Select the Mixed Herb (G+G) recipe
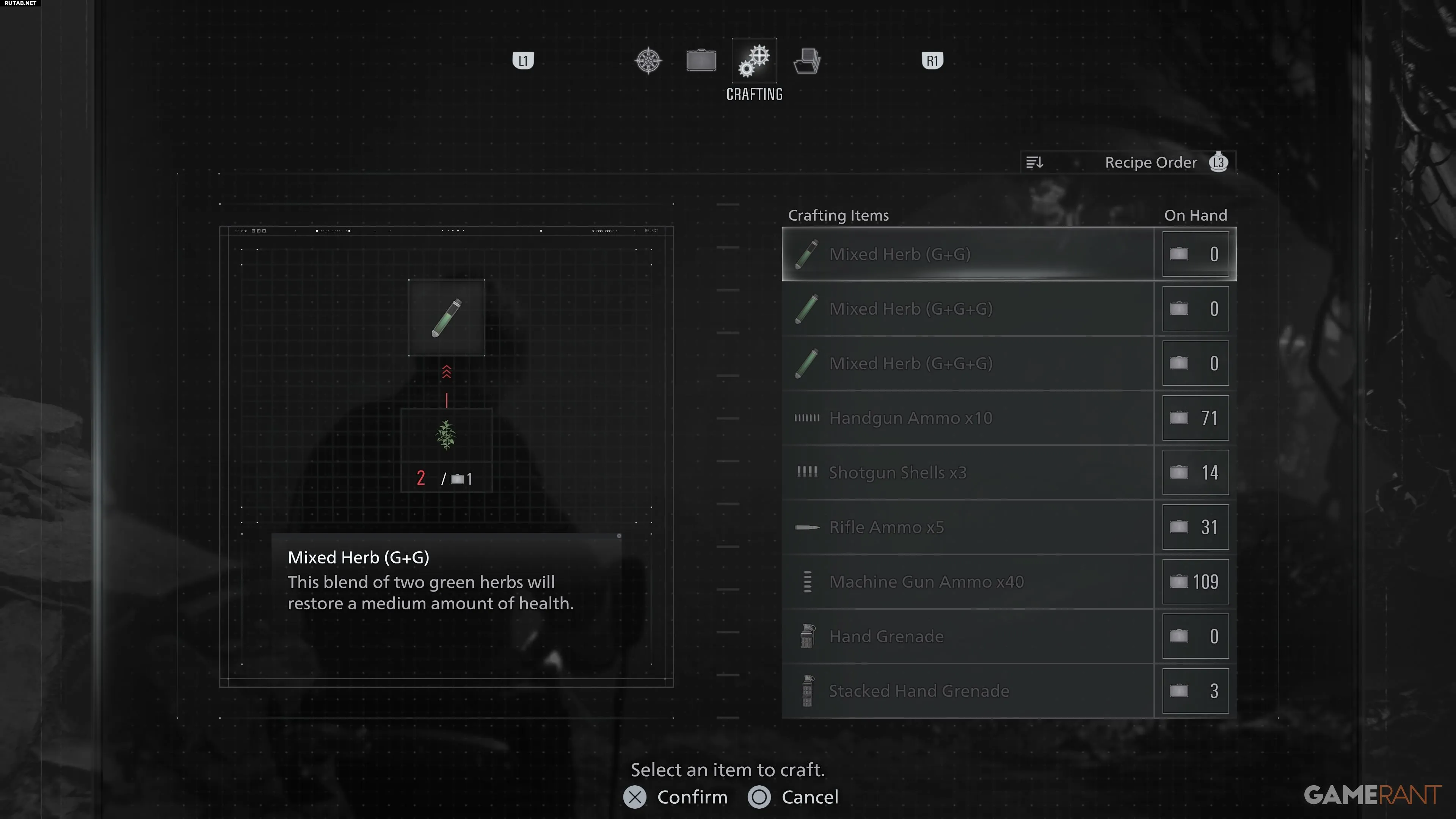Image resolution: width=1456 pixels, height=819 pixels. pos(968,254)
